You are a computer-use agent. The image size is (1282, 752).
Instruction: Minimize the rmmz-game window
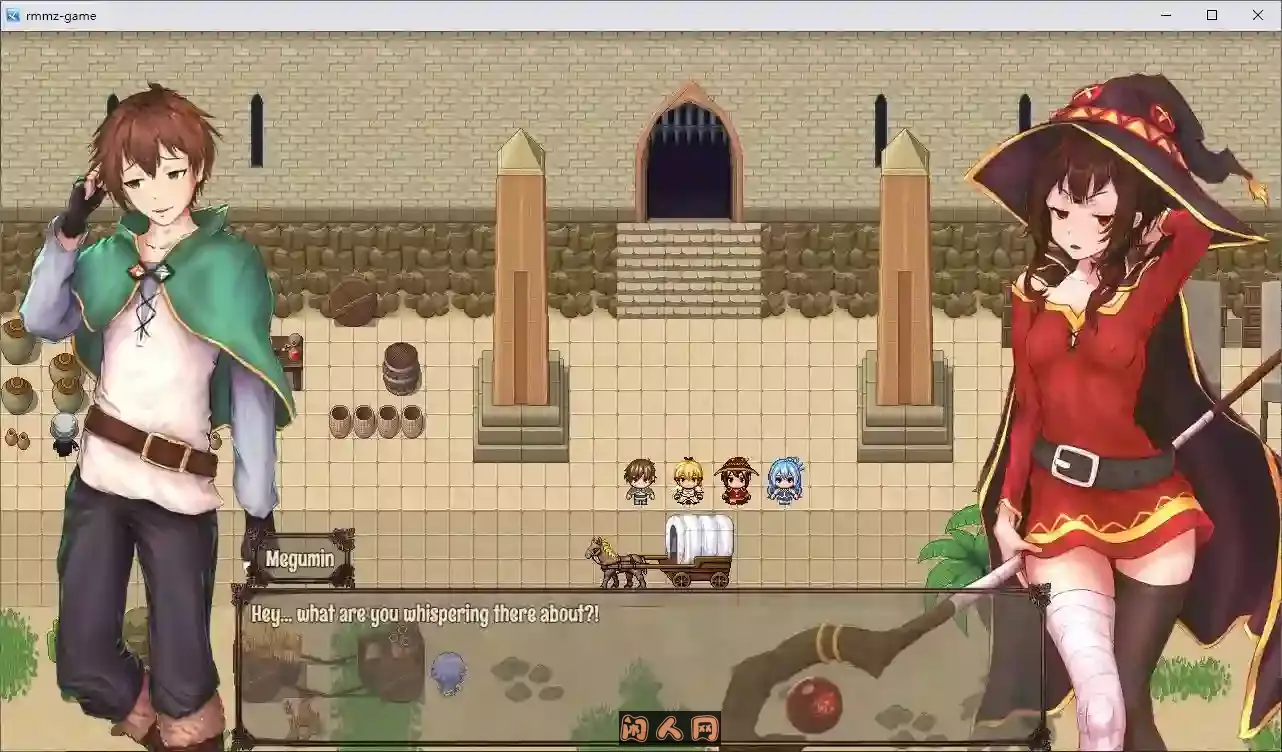[1165, 15]
